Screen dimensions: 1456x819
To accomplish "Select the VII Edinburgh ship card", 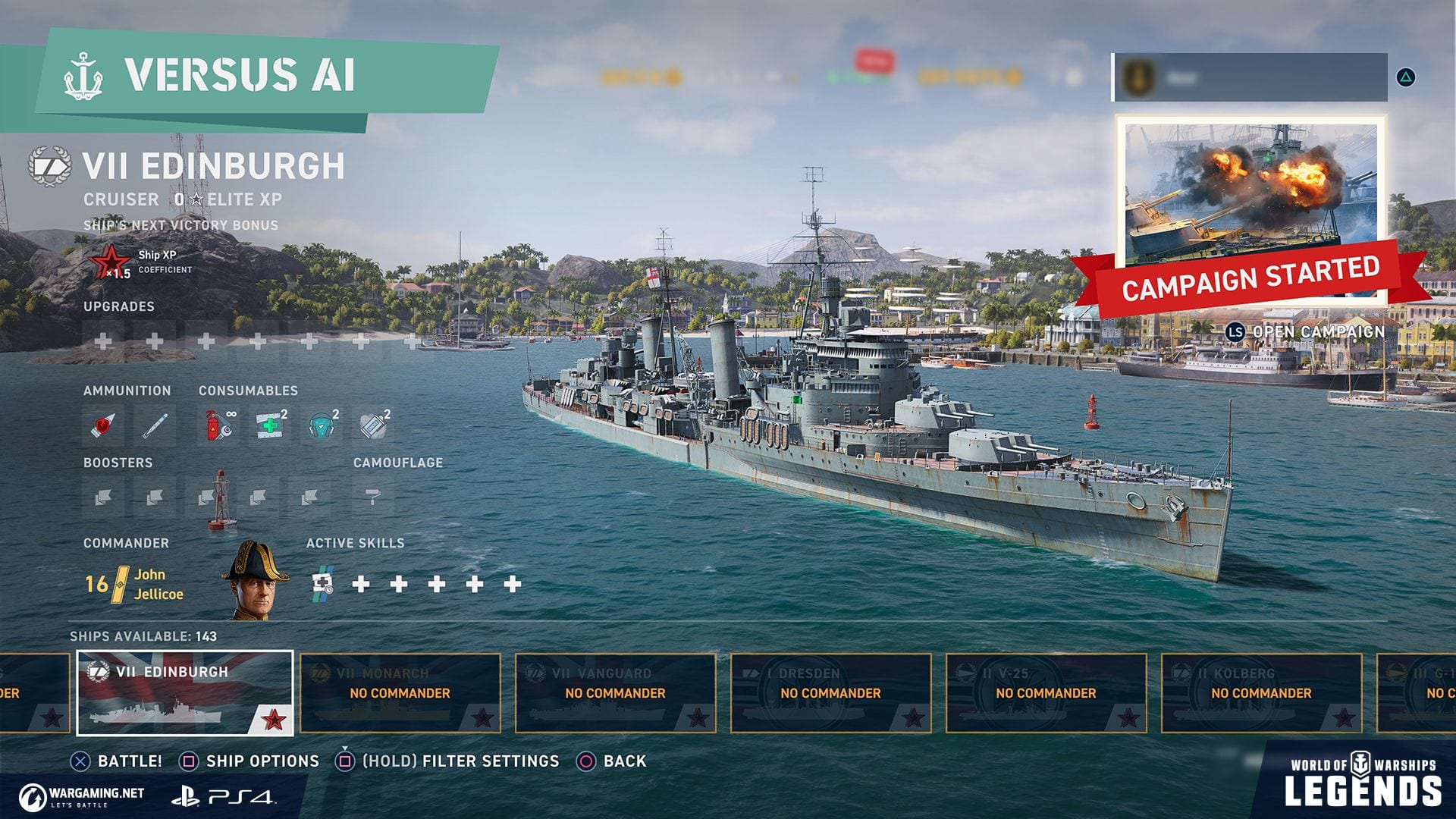I will point(185,692).
